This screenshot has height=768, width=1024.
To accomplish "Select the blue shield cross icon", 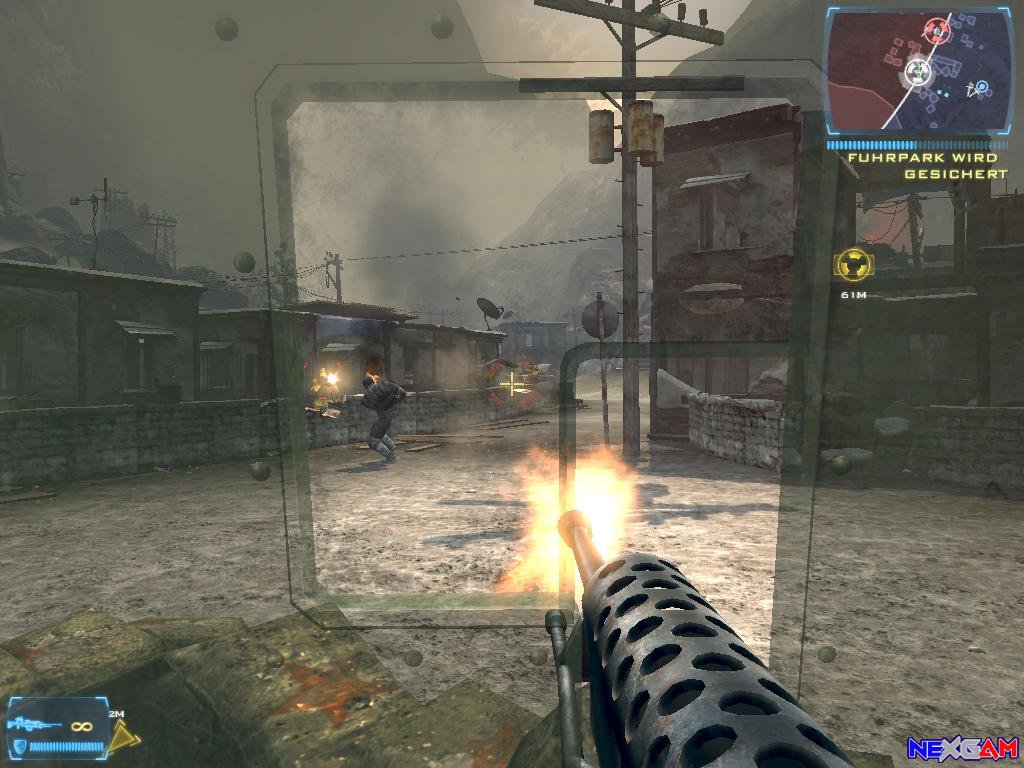I will tap(18, 747).
